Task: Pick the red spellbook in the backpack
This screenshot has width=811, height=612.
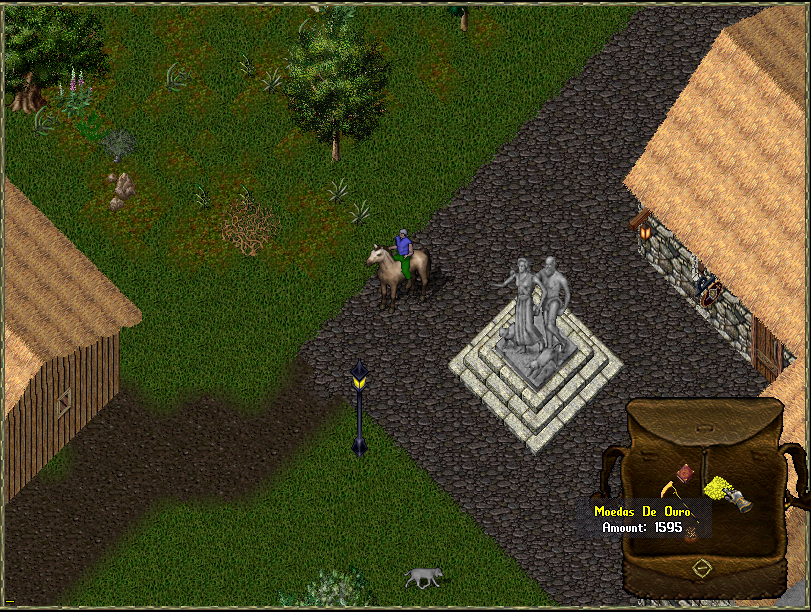Action: [x=685, y=472]
